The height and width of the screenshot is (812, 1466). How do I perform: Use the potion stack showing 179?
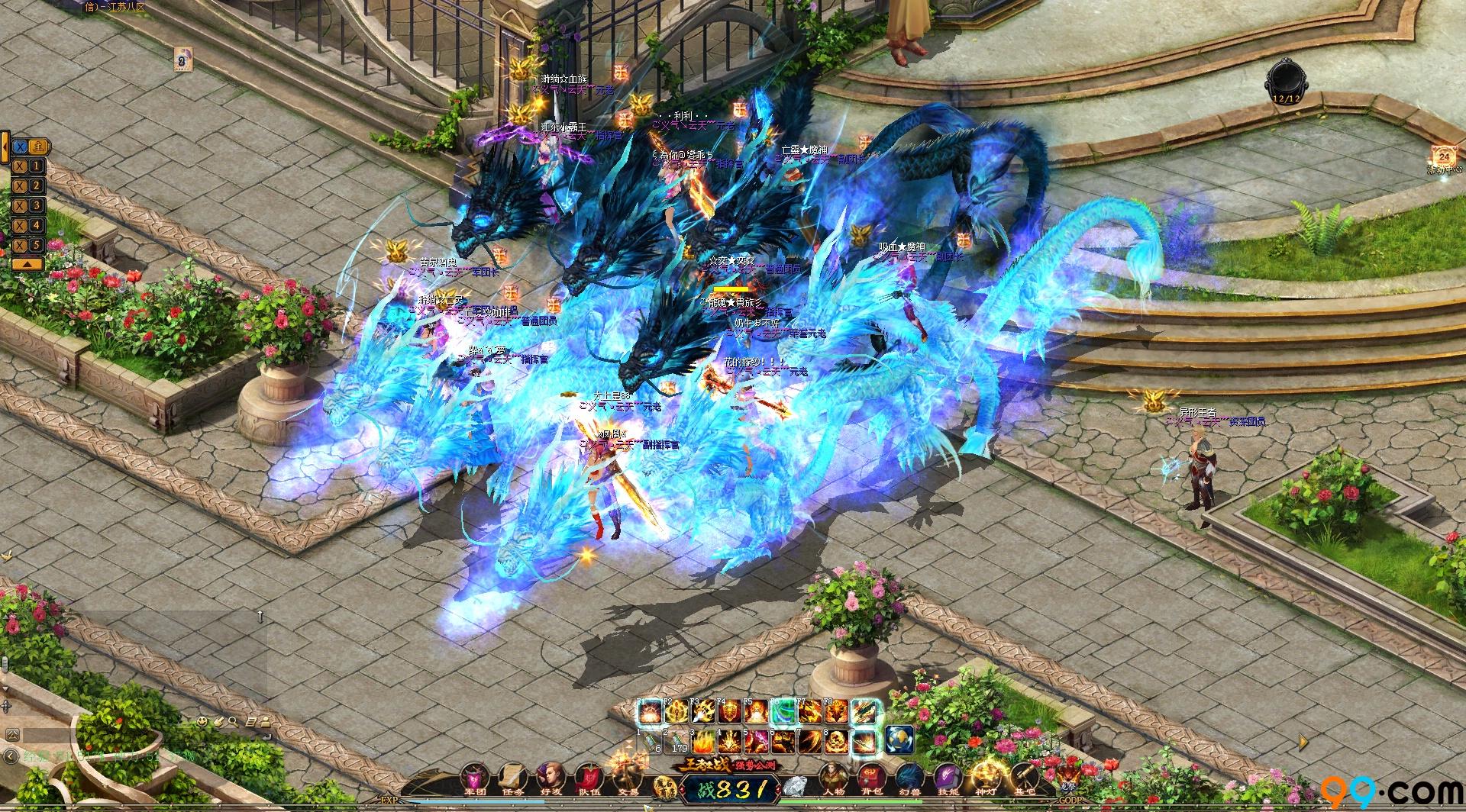[x=677, y=741]
